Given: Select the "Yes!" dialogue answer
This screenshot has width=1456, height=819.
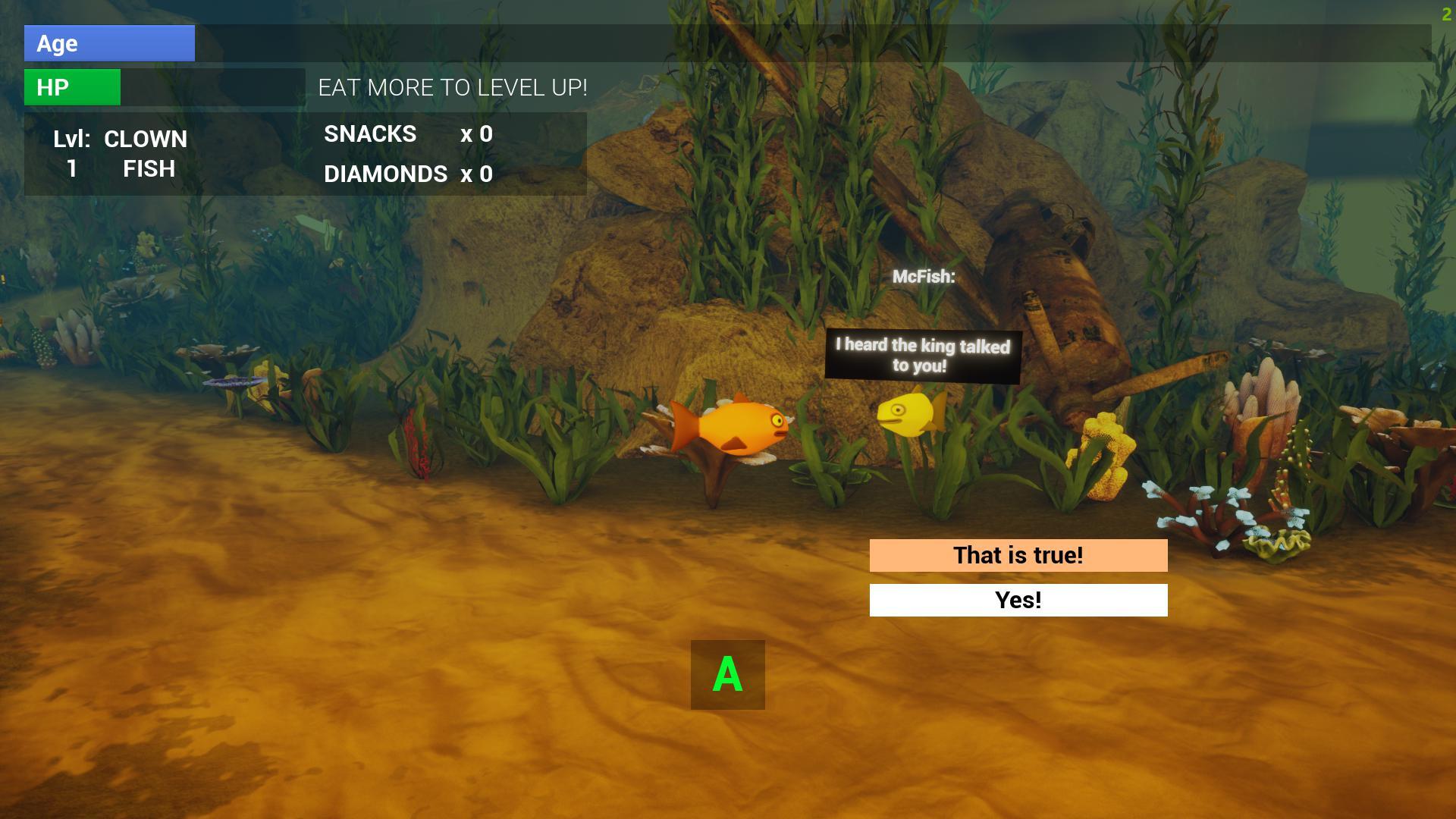Looking at the screenshot, I should click(x=1018, y=600).
